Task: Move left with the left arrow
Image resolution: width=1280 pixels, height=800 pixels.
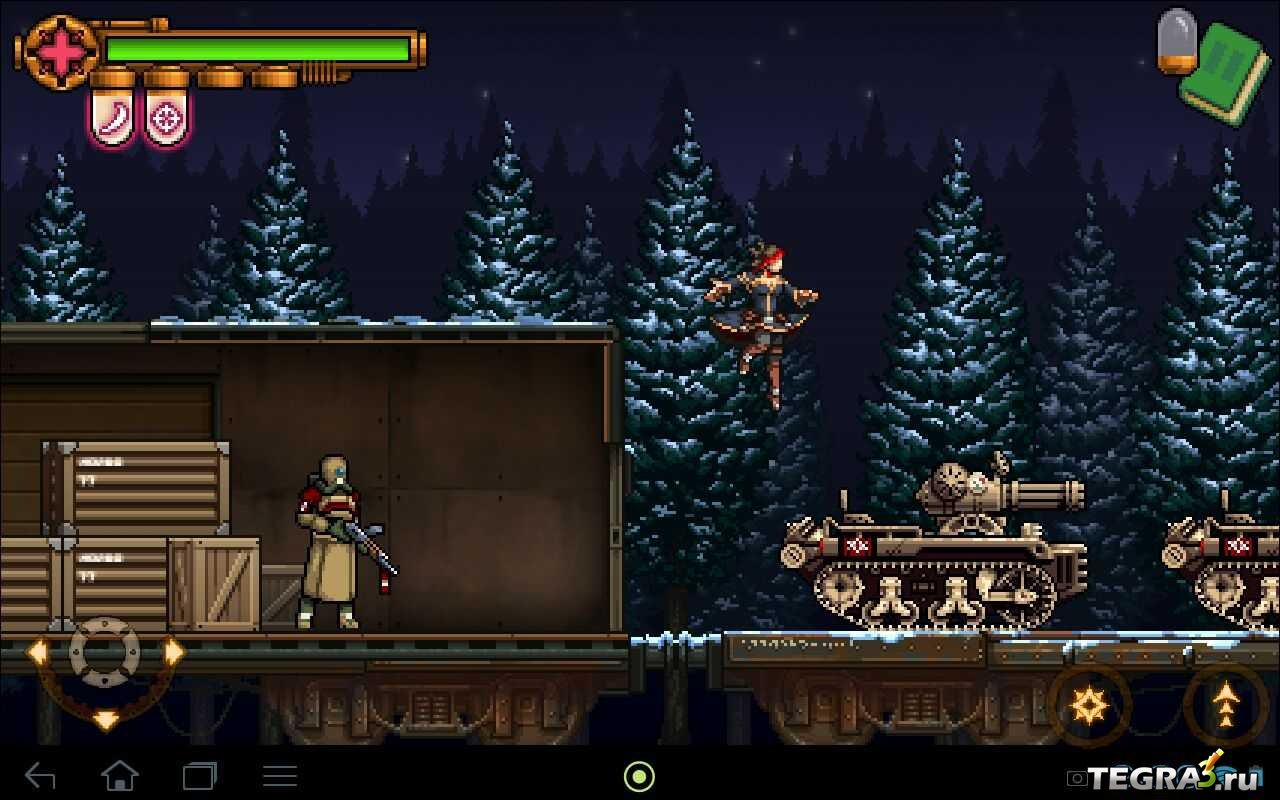Action: tap(37, 653)
